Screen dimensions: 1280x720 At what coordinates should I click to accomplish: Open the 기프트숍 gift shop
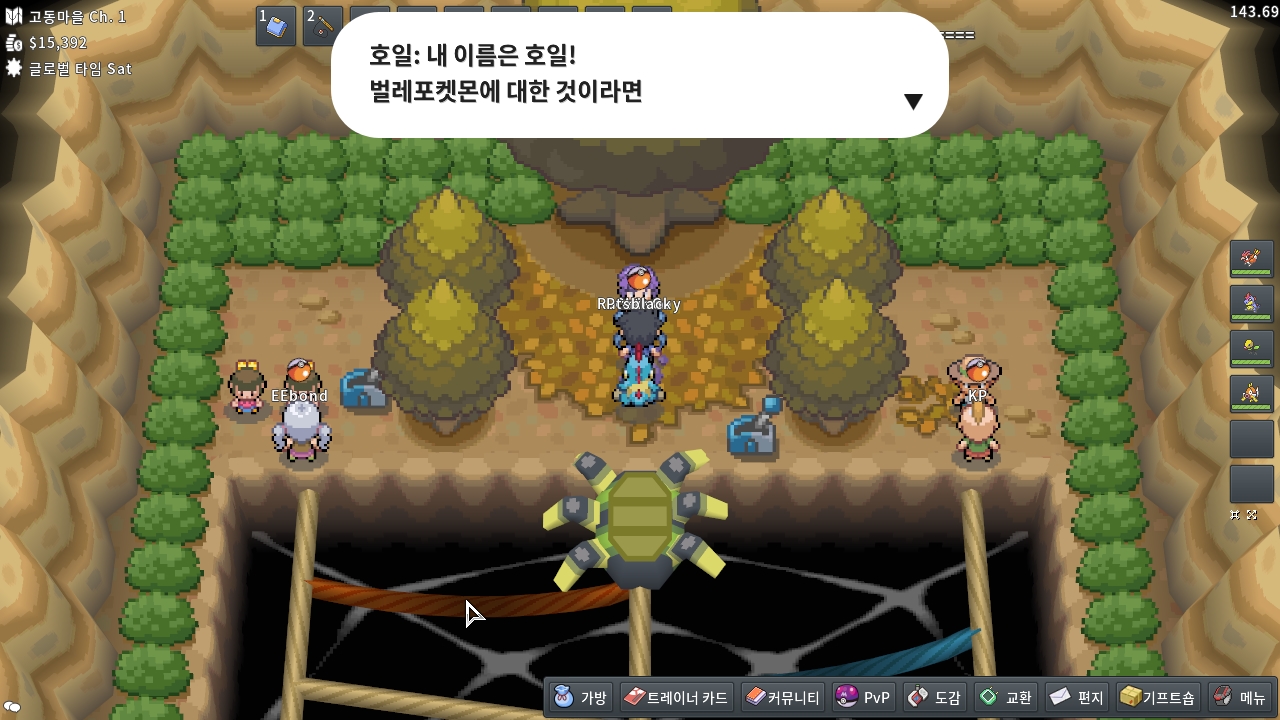coord(1157,697)
